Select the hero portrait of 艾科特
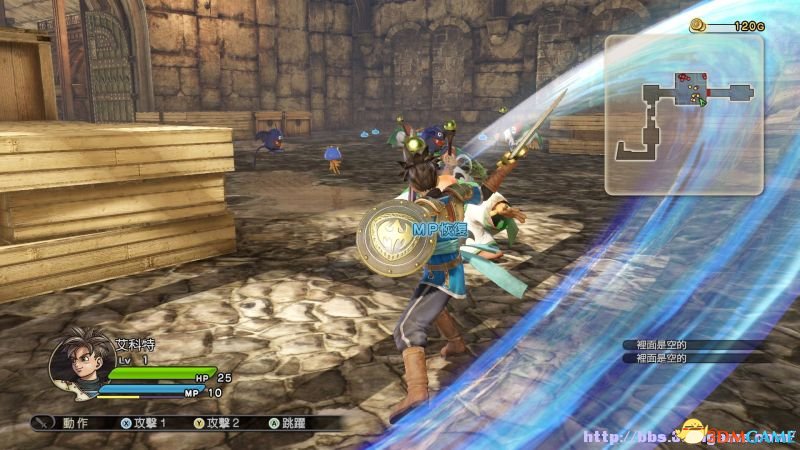The height and width of the screenshot is (450, 800). (x=76, y=366)
